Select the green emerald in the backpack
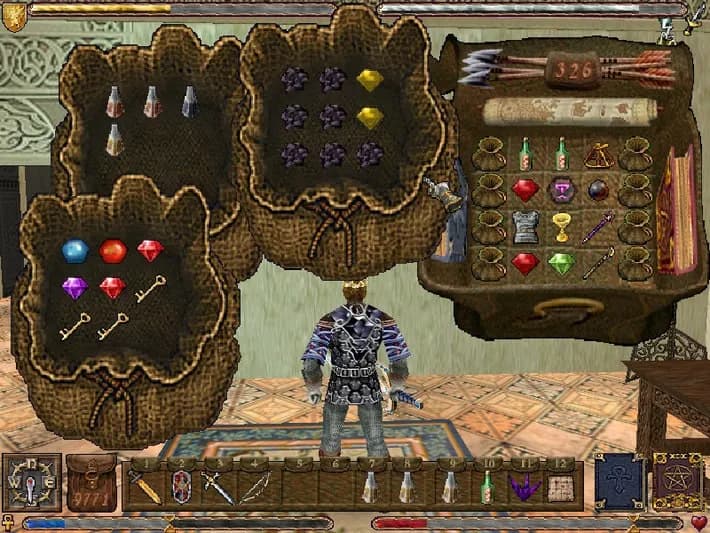The image size is (710, 533). [x=561, y=263]
